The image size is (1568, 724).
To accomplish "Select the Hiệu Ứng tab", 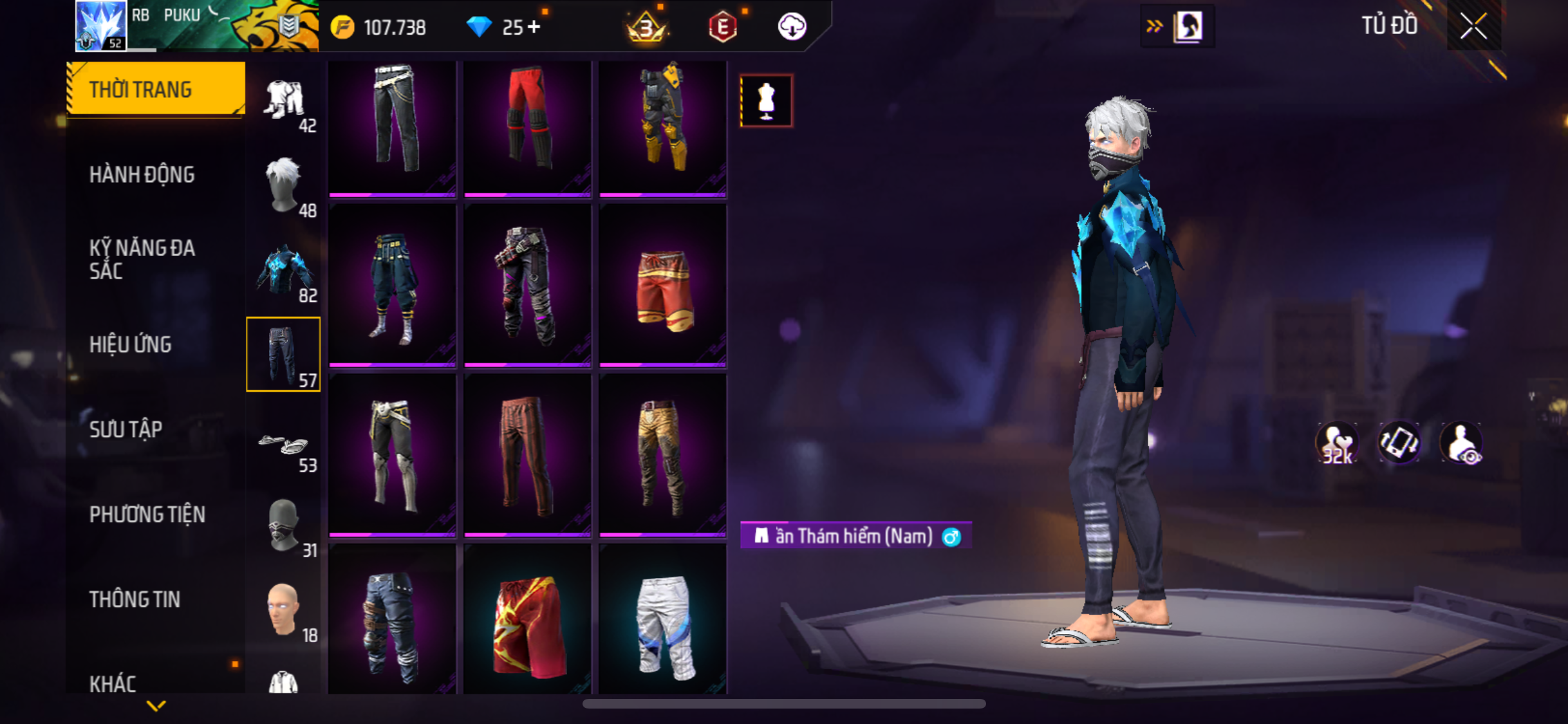I will 131,344.
